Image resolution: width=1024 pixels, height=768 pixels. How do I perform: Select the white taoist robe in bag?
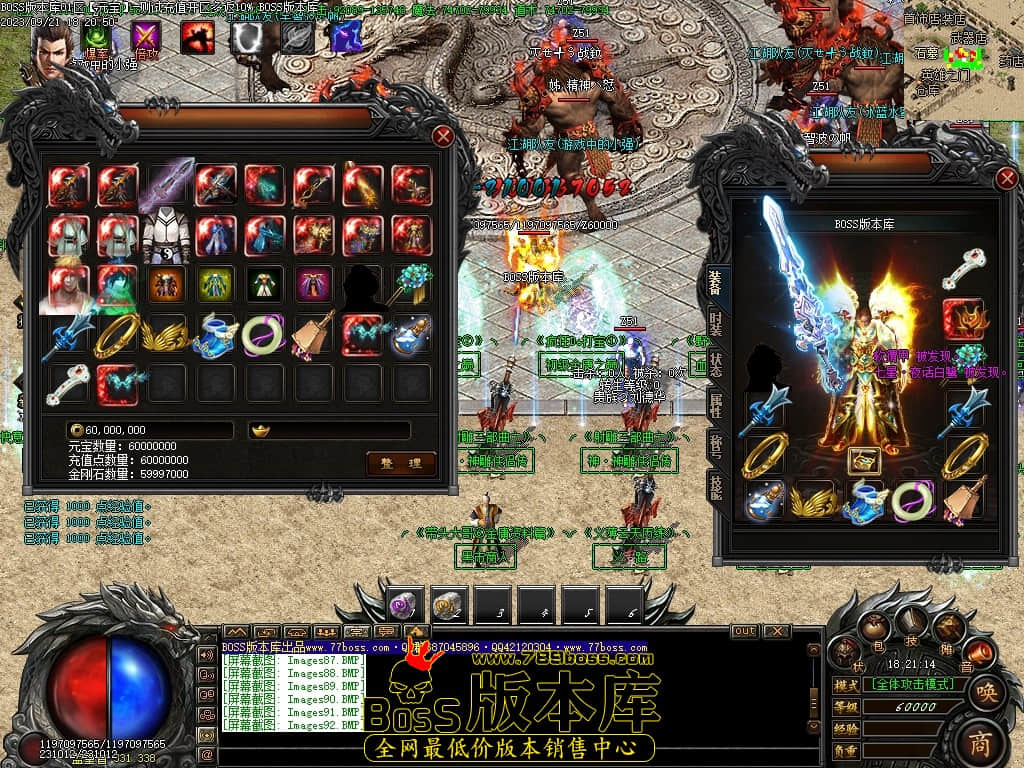pos(166,235)
